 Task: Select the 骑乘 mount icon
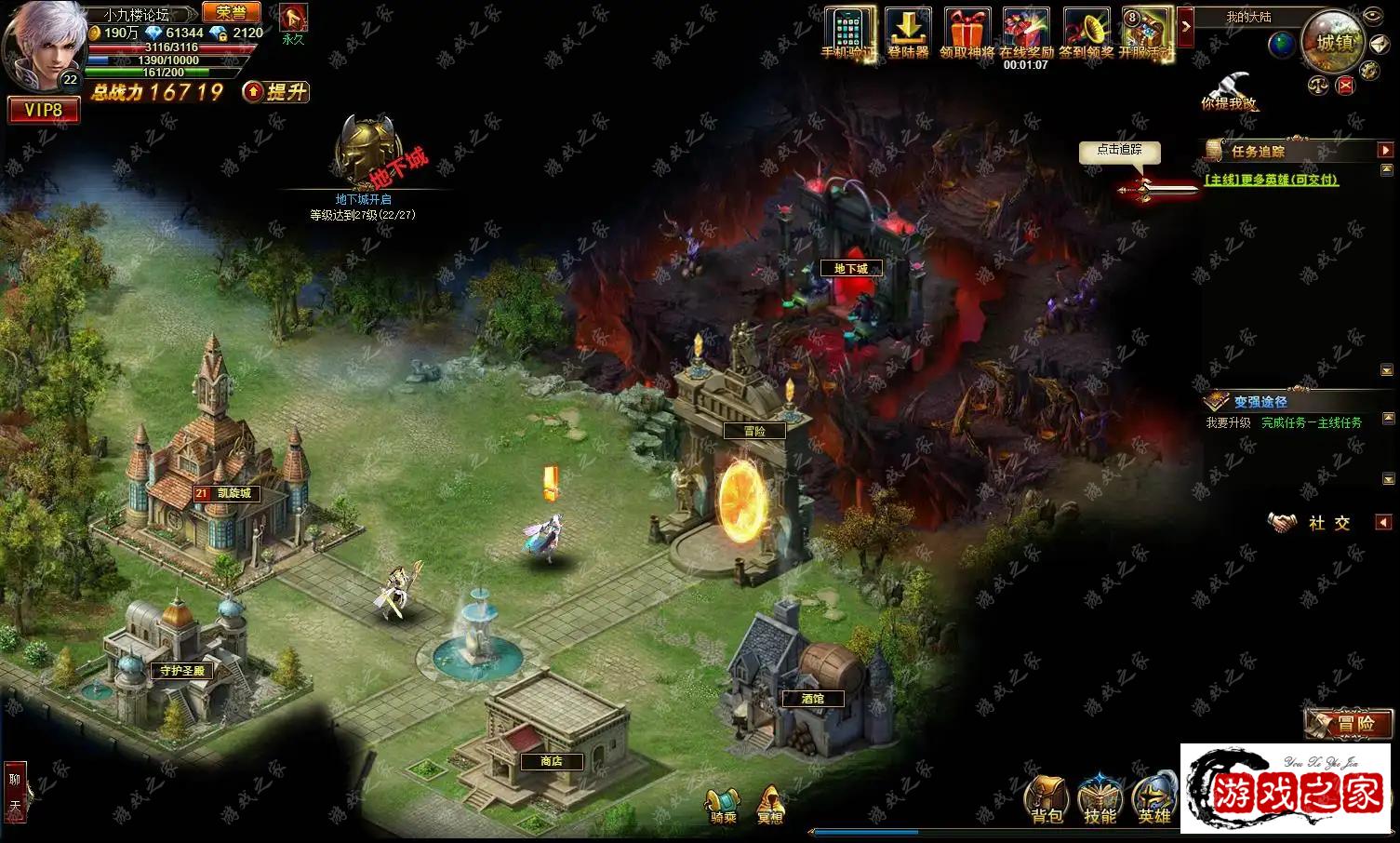pyautogui.click(x=723, y=806)
